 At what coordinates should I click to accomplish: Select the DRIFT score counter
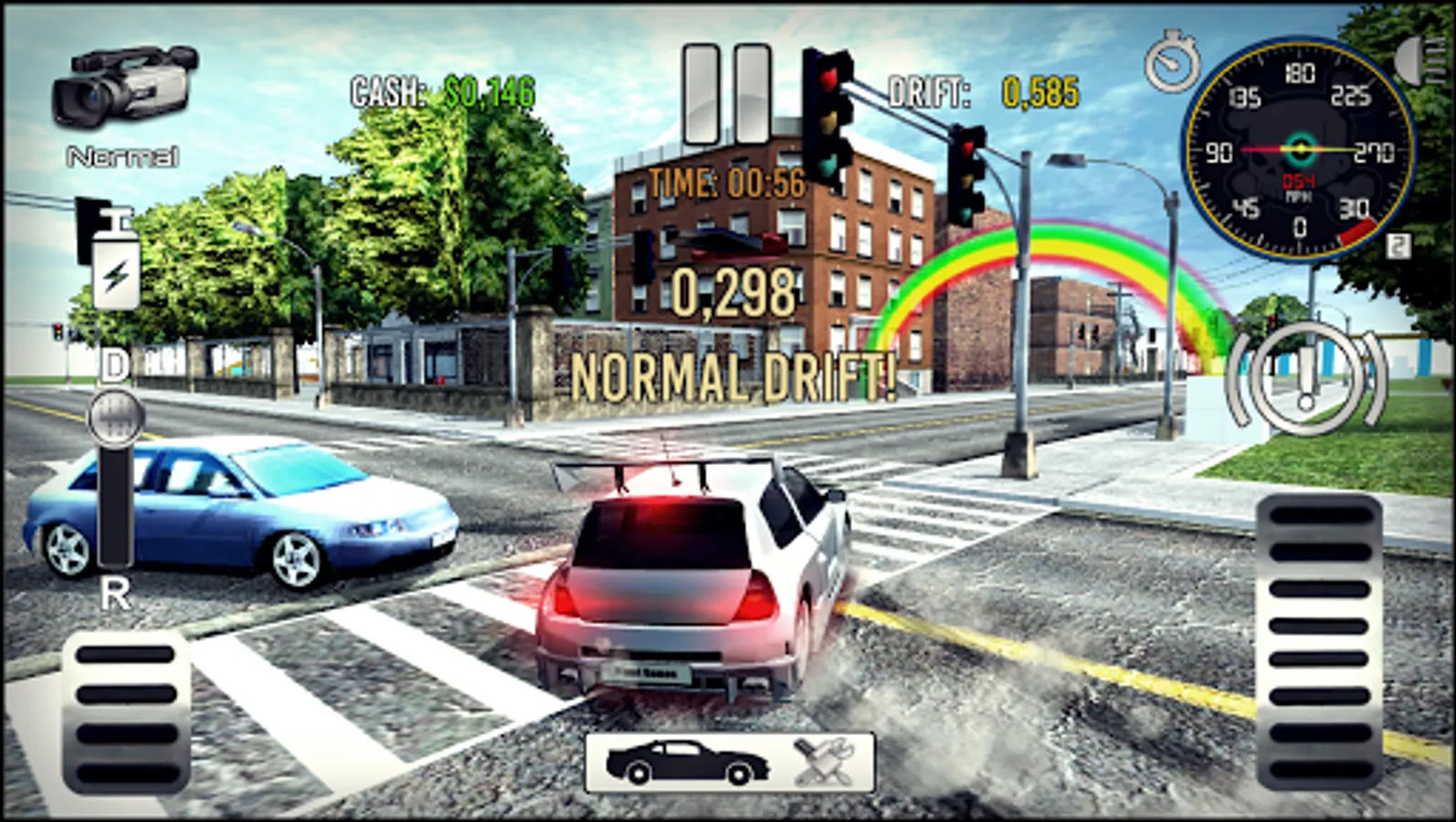[x=971, y=90]
